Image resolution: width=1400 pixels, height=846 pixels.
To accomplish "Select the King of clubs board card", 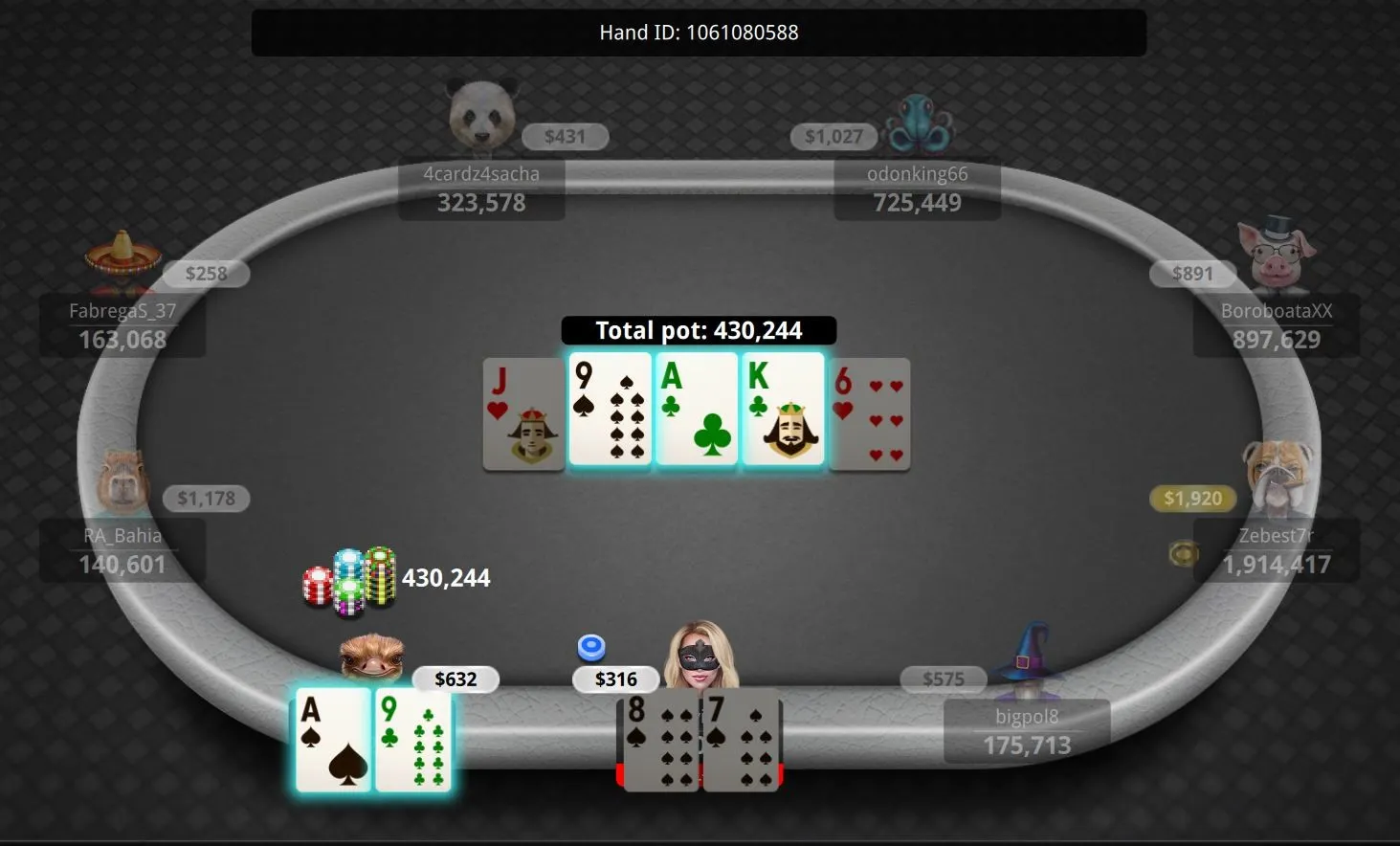I will (783, 410).
